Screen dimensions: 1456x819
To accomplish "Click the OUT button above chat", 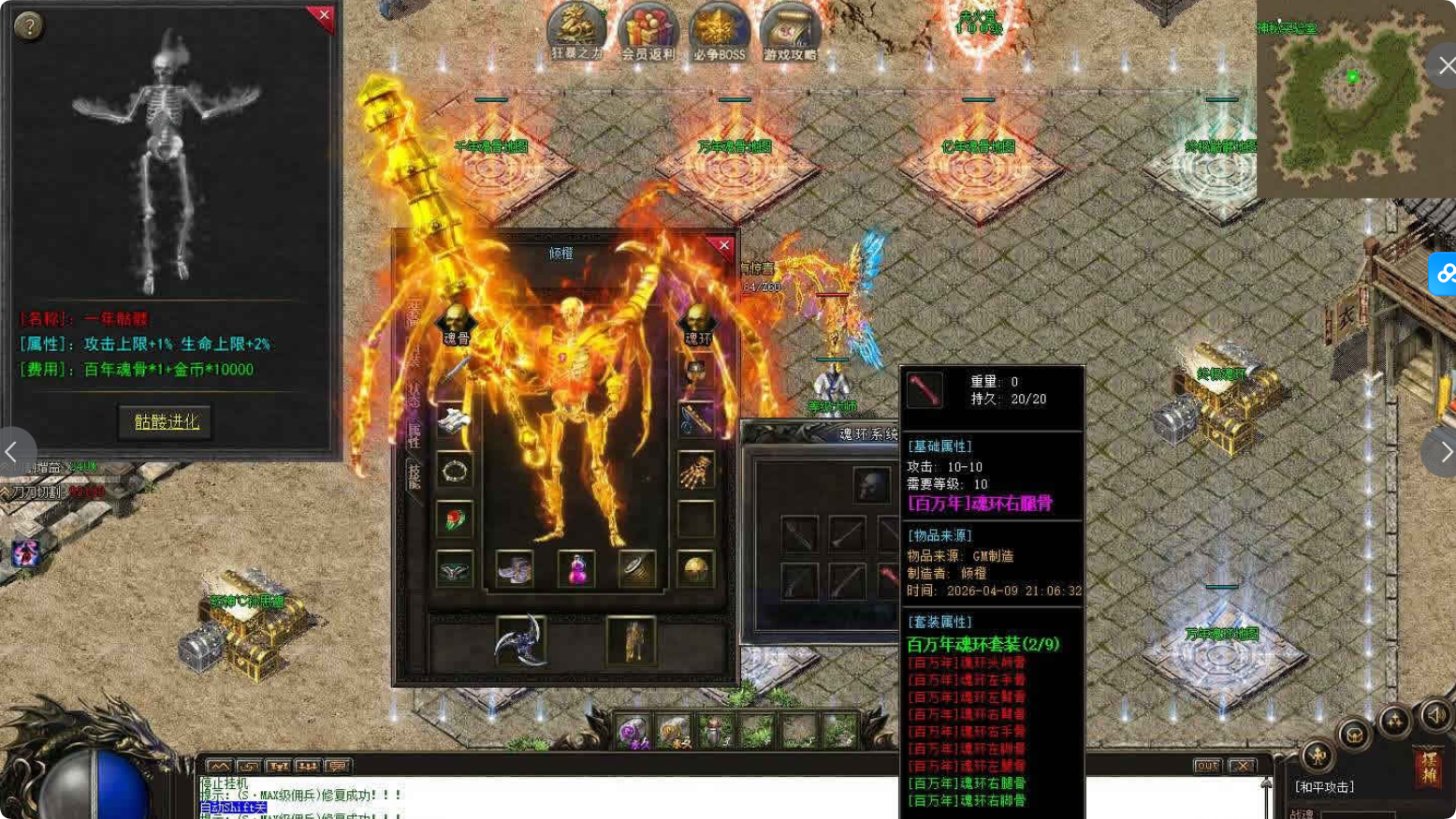I will [x=1207, y=765].
